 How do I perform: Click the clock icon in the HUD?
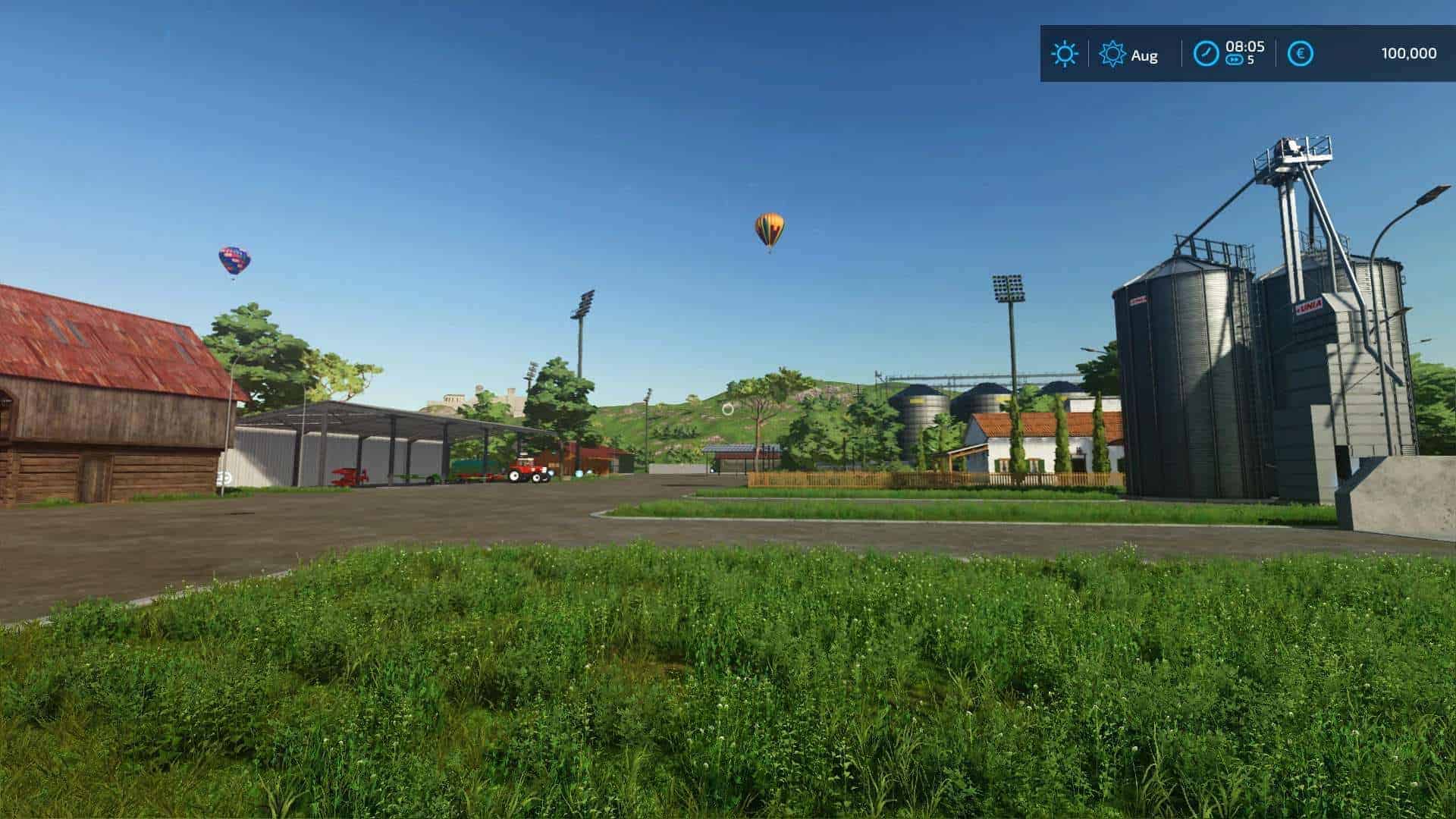(1206, 54)
